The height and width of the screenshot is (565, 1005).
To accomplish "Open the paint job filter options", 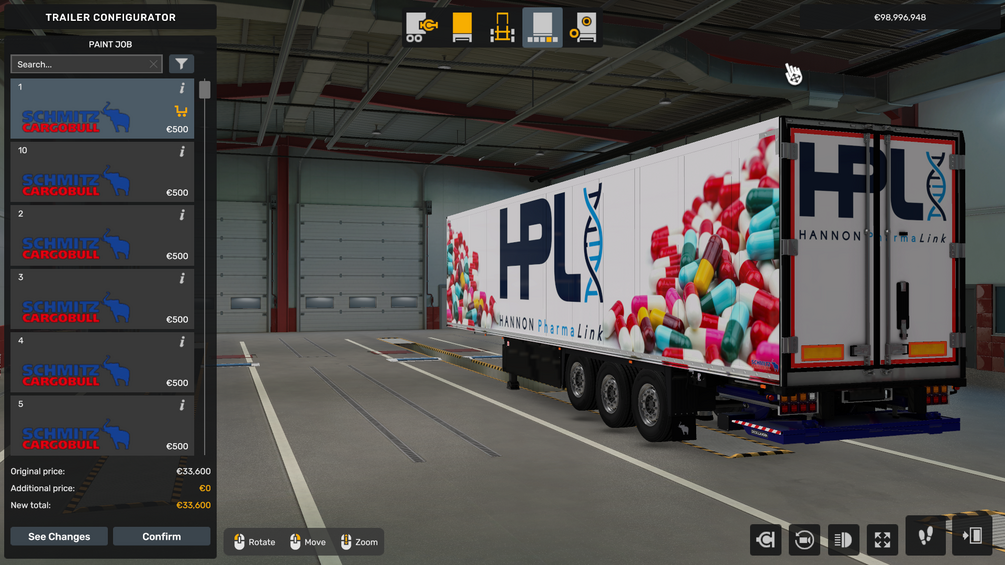I will point(181,64).
